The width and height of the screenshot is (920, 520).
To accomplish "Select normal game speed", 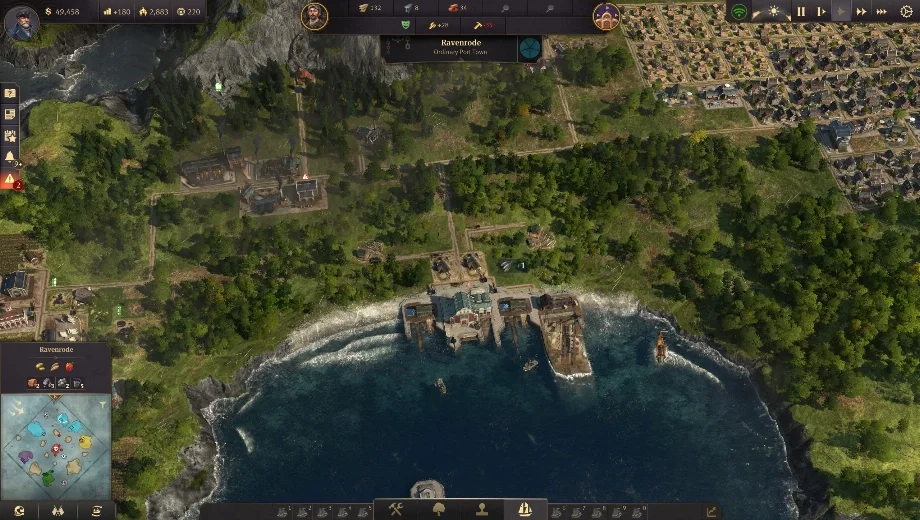I will [841, 12].
